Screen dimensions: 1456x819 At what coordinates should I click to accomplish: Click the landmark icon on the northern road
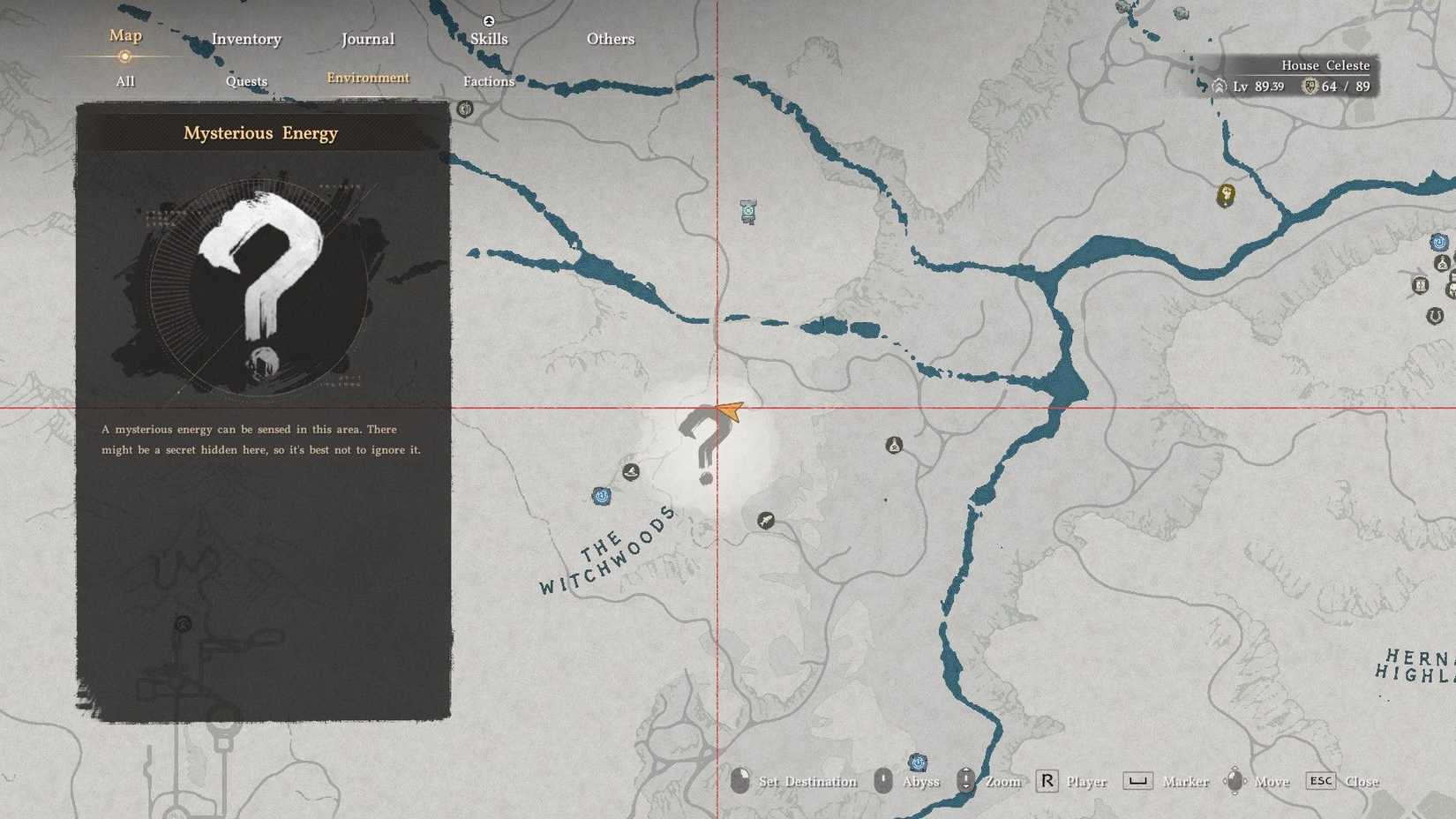point(466,108)
